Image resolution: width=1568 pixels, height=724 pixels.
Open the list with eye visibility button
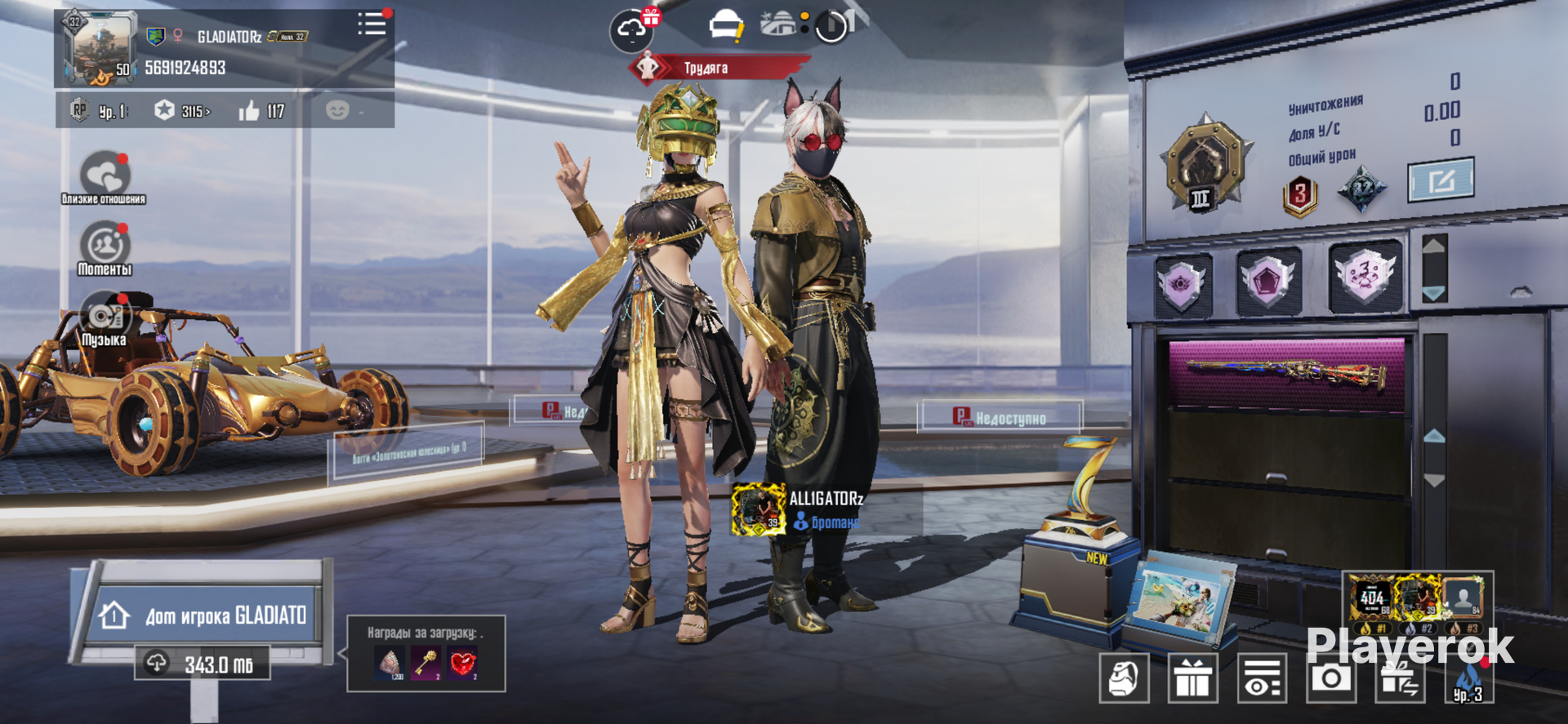click(x=1262, y=678)
